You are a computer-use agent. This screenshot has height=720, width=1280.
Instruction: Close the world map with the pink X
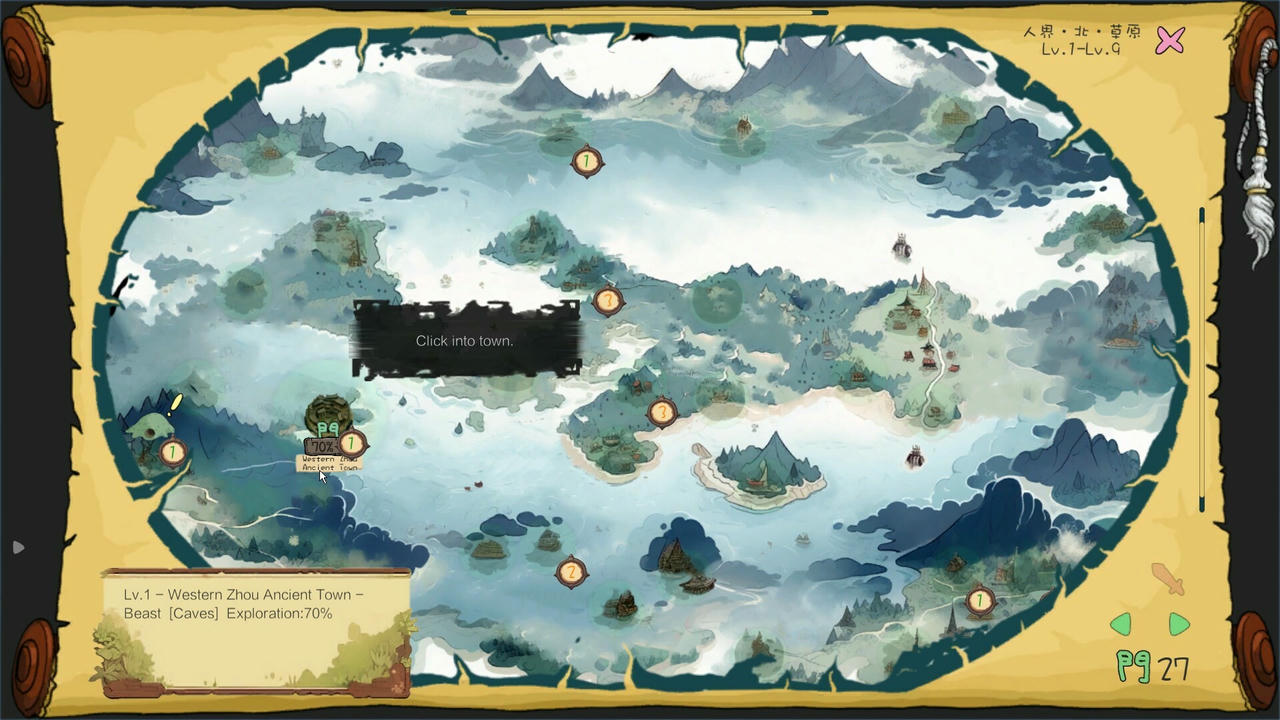[1169, 40]
